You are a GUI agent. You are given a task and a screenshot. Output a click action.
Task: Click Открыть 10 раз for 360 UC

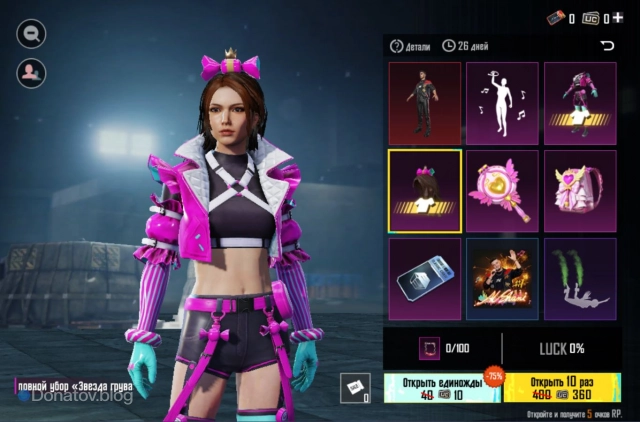point(565,389)
